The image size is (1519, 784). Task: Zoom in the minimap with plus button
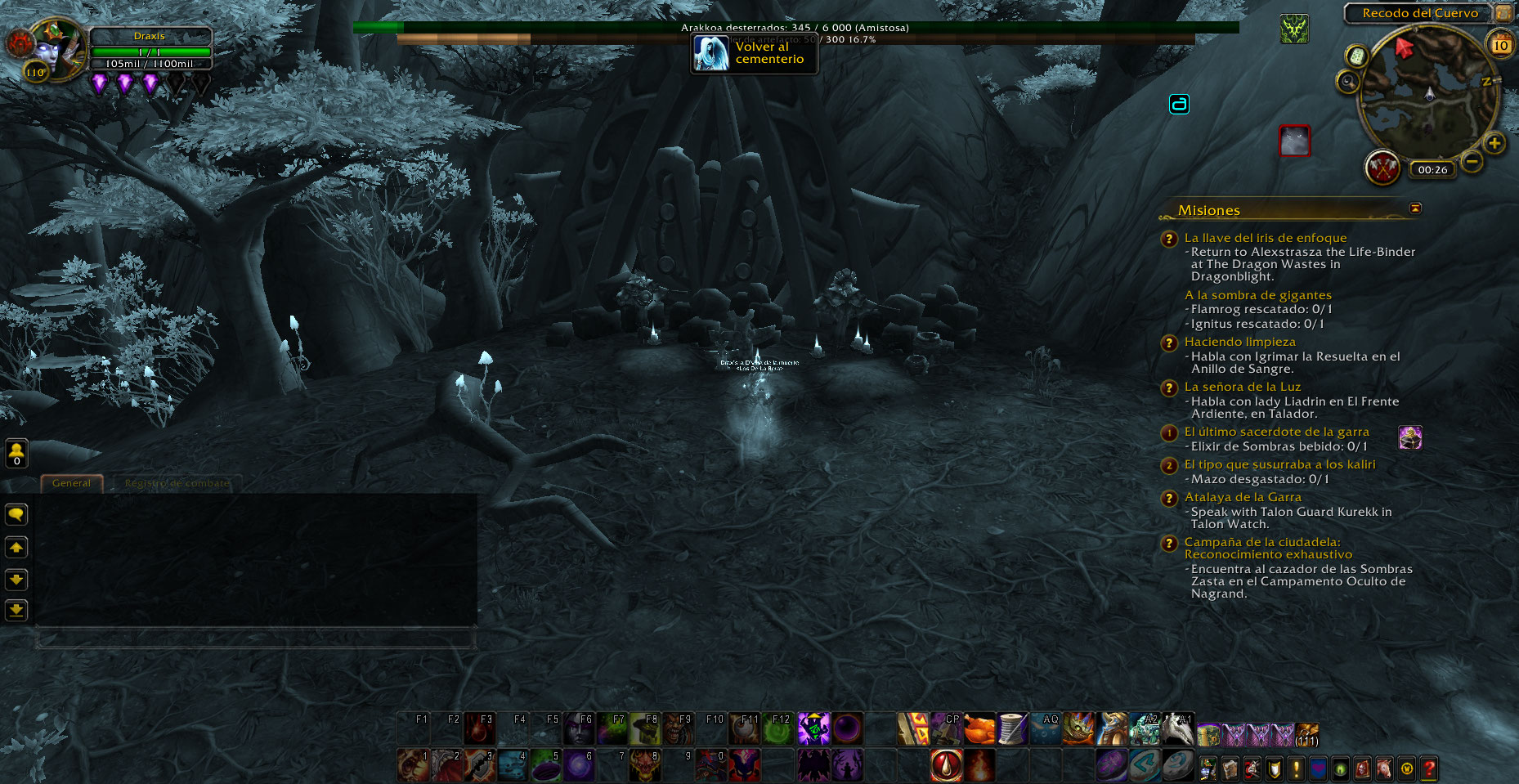(1494, 144)
